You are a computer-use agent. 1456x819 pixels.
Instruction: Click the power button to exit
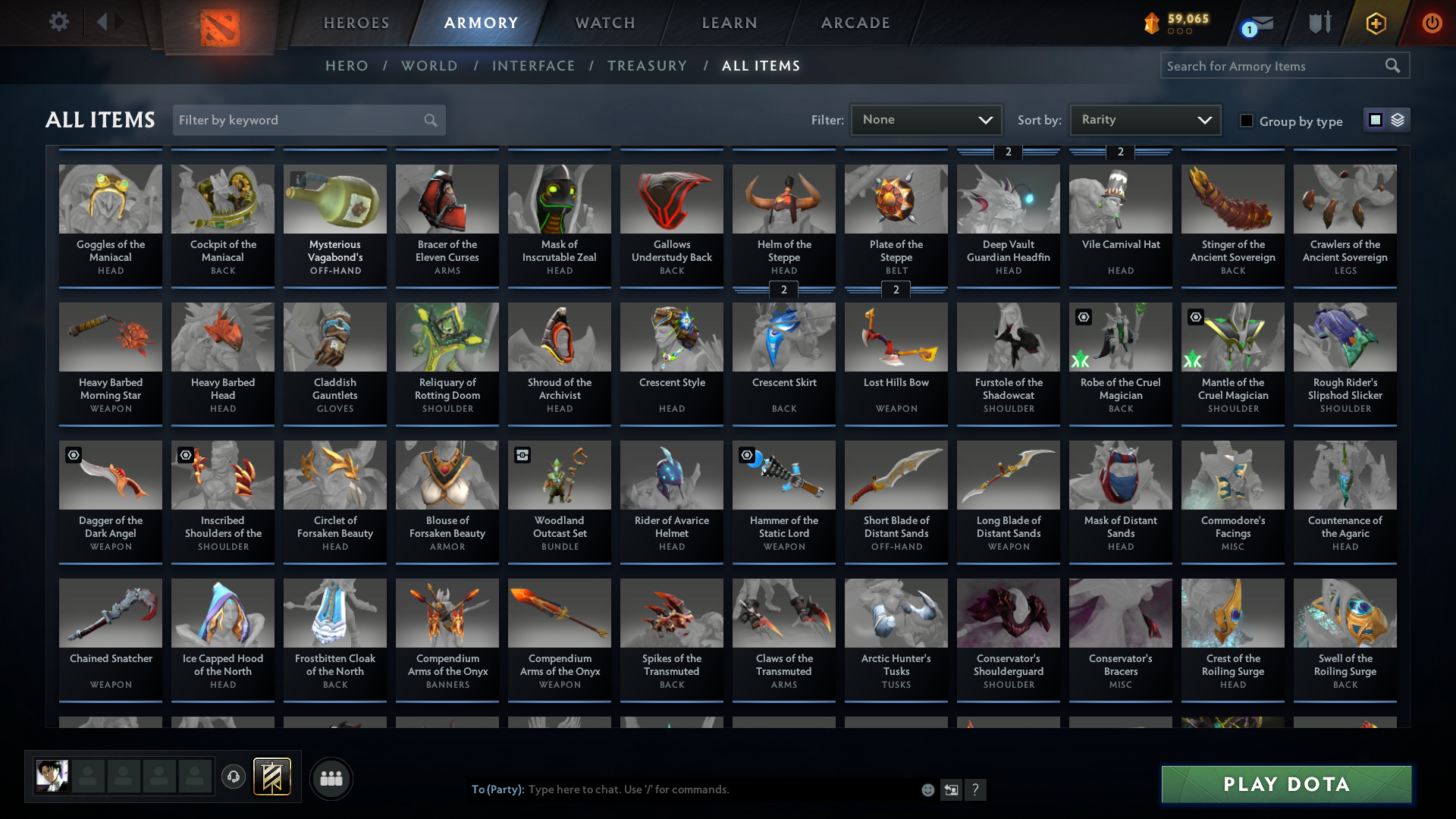click(1432, 23)
